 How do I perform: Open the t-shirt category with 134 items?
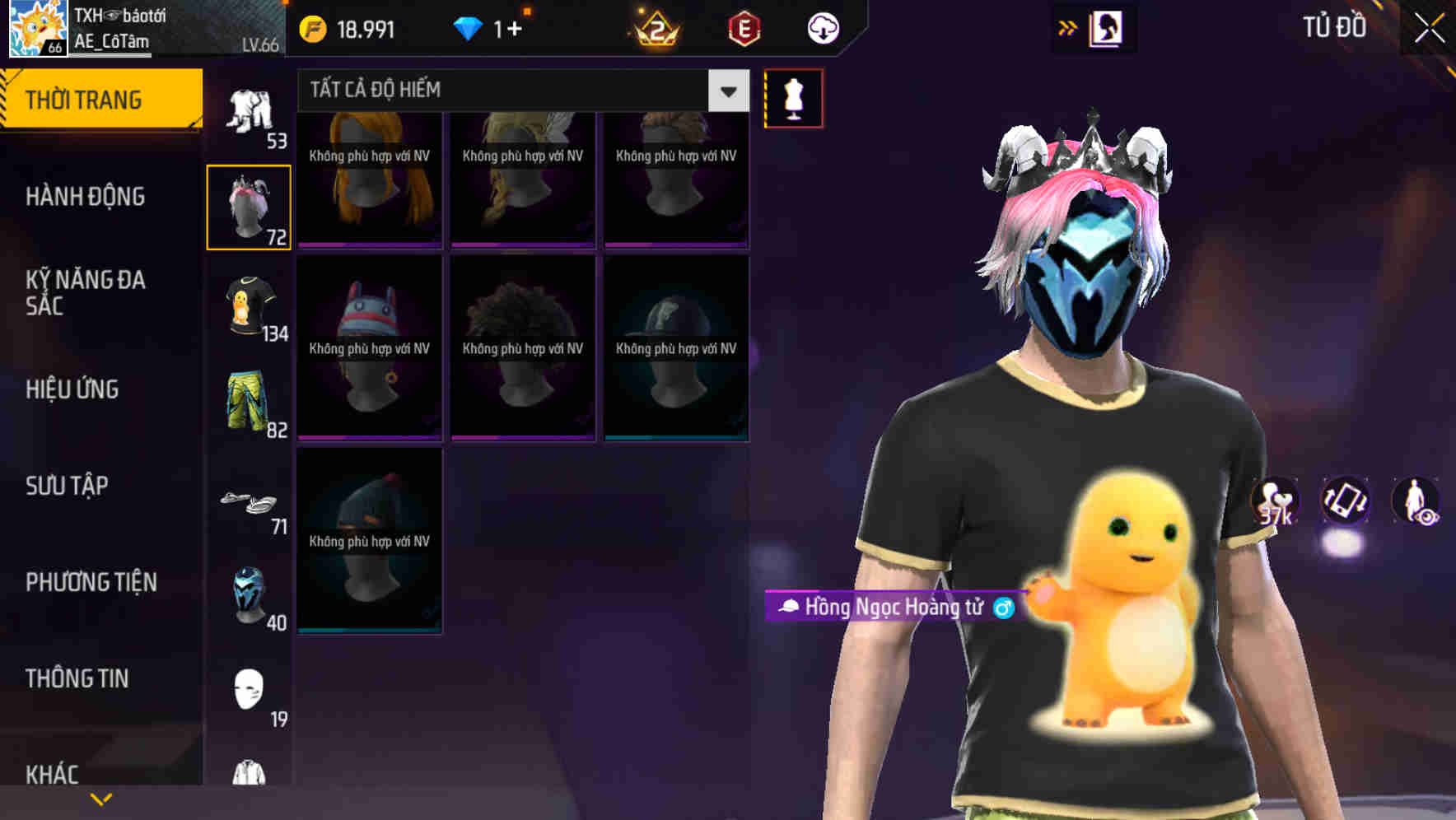pos(249,311)
